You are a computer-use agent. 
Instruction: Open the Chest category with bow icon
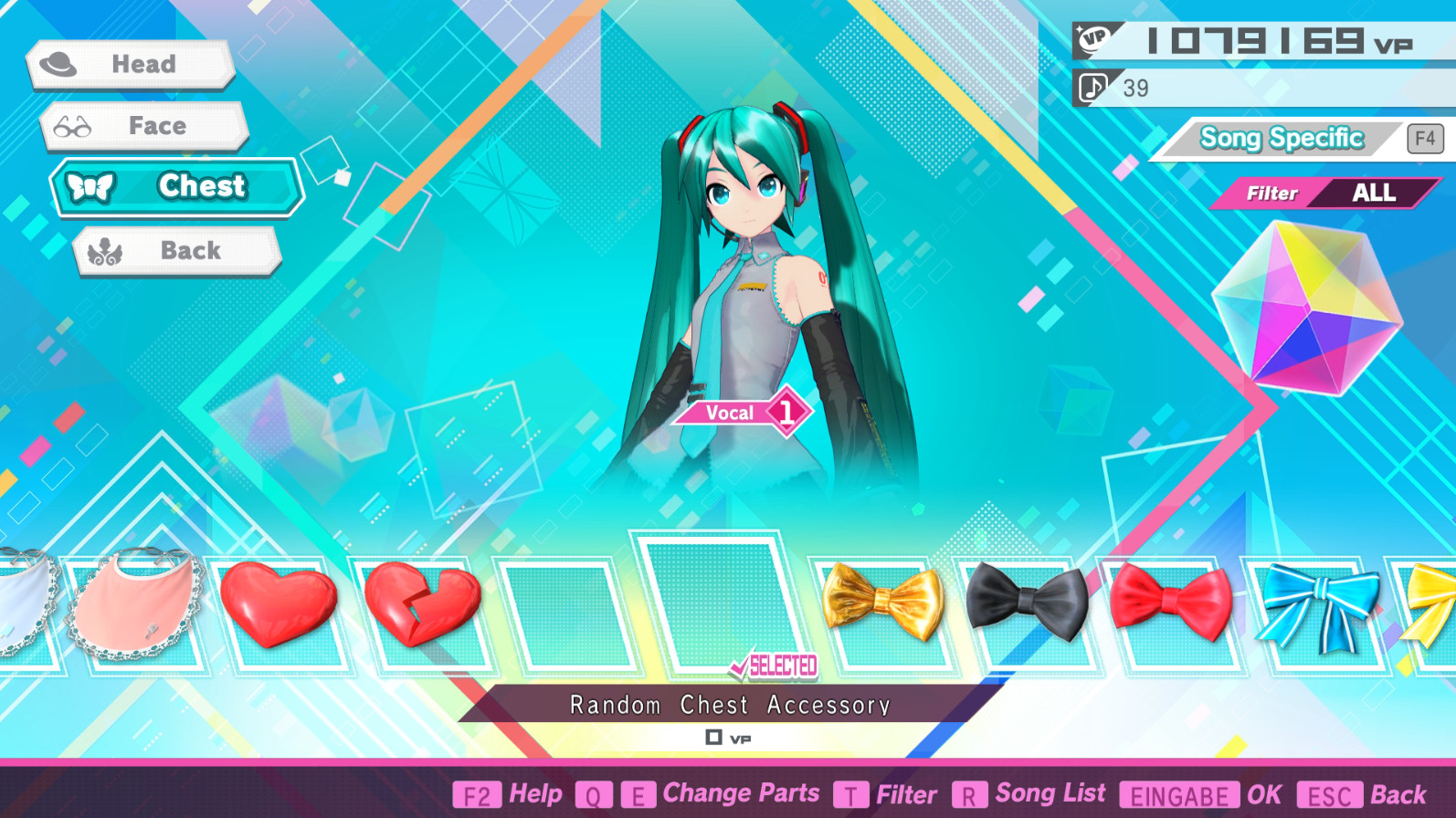[x=176, y=187]
